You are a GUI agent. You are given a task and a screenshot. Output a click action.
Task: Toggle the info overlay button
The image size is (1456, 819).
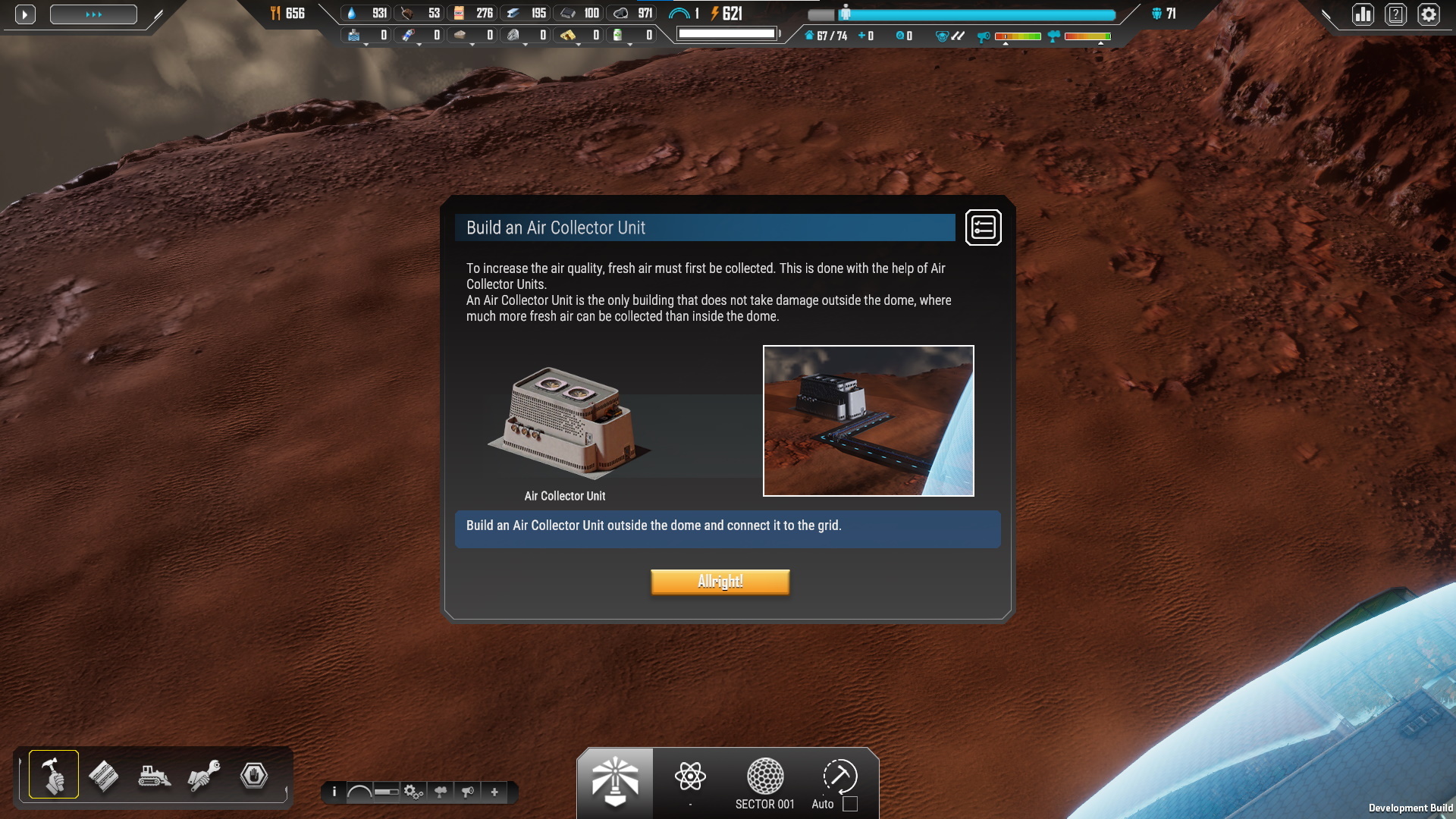[334, 792]
